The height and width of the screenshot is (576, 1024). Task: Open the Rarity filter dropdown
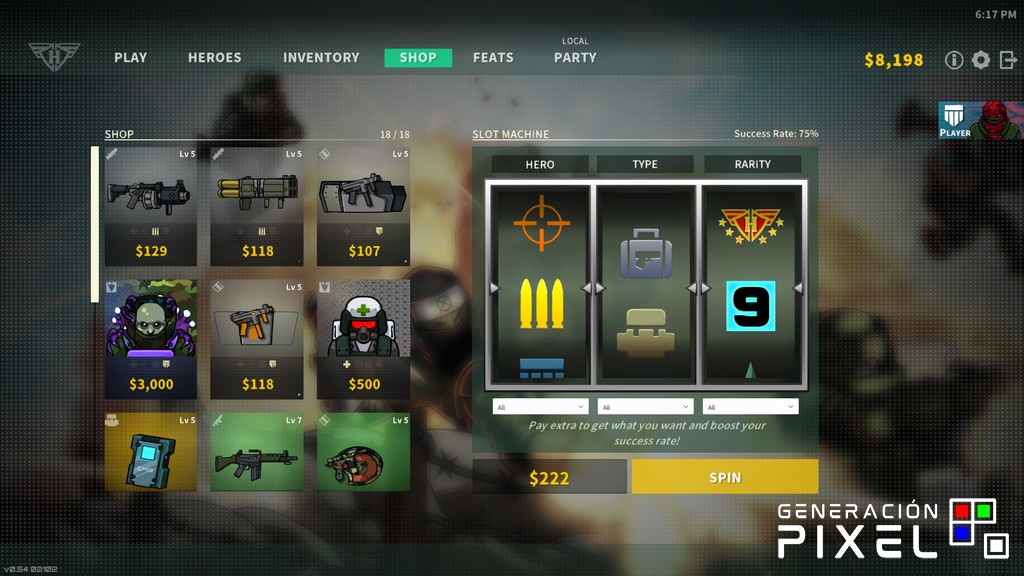tap(750, 407)
